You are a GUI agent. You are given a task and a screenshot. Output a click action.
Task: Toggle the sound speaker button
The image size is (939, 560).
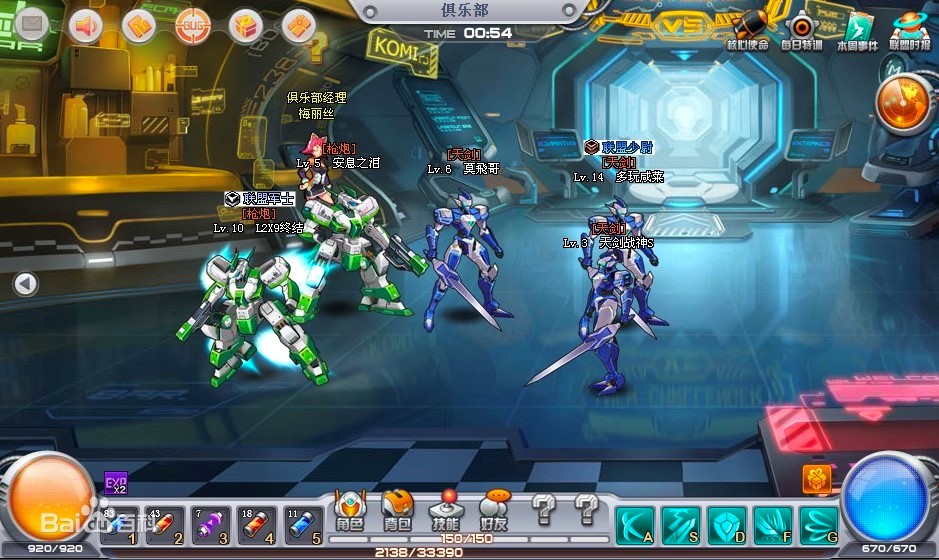coord(87,25)
